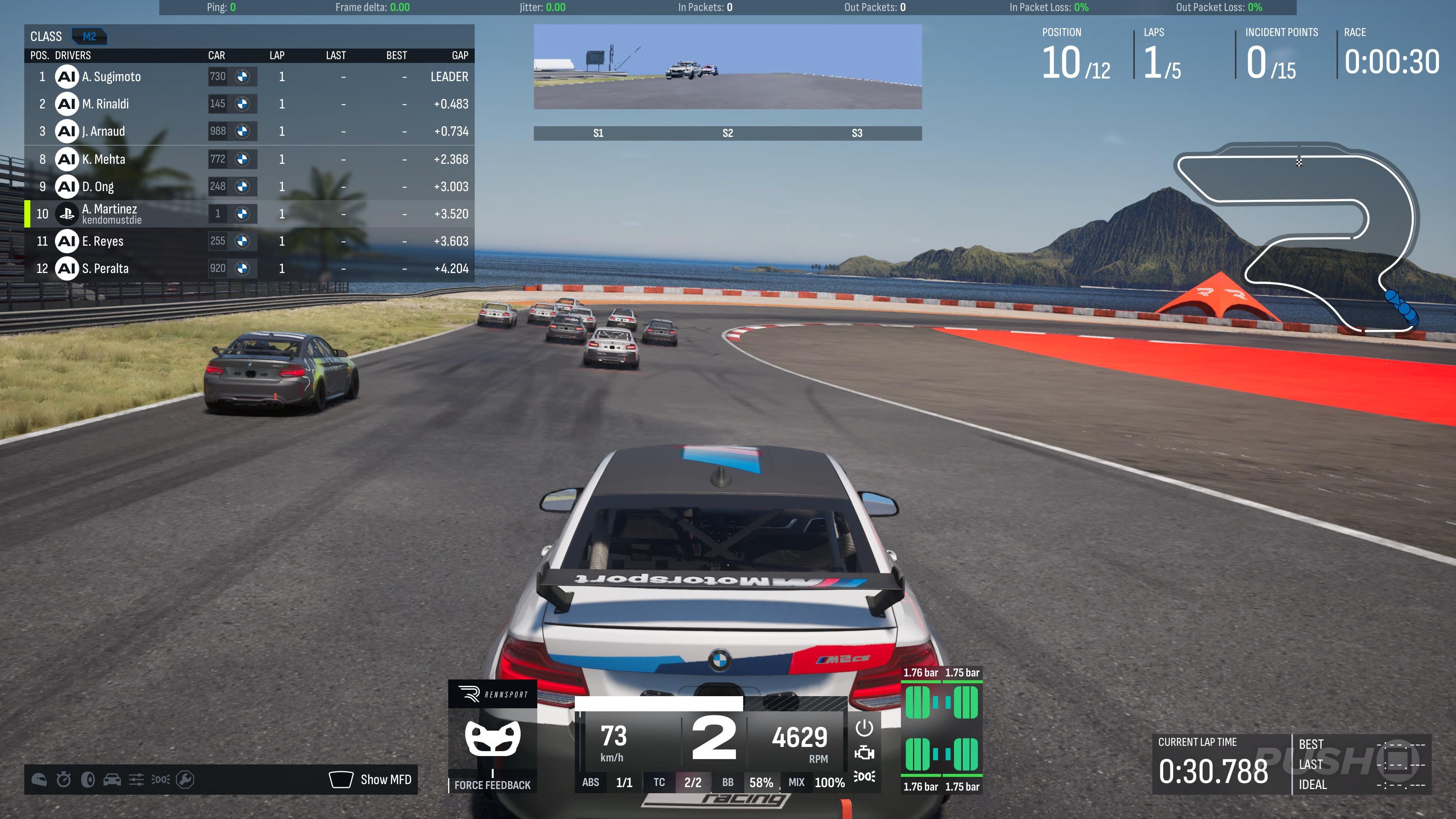Choose D. Ong in the driver list

pos(249,187)
